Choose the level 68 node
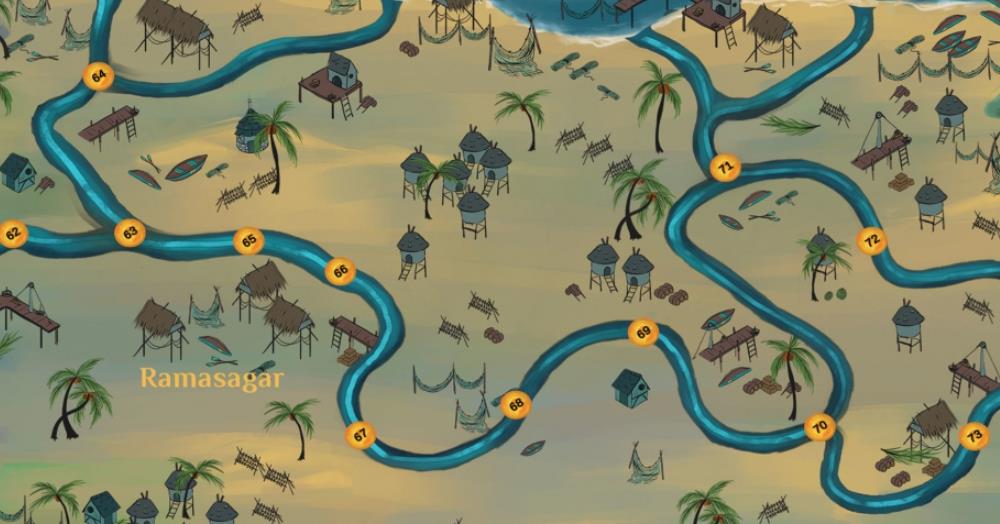The height and width of the screenshot is (524, 1000). (x=516, y=405)
